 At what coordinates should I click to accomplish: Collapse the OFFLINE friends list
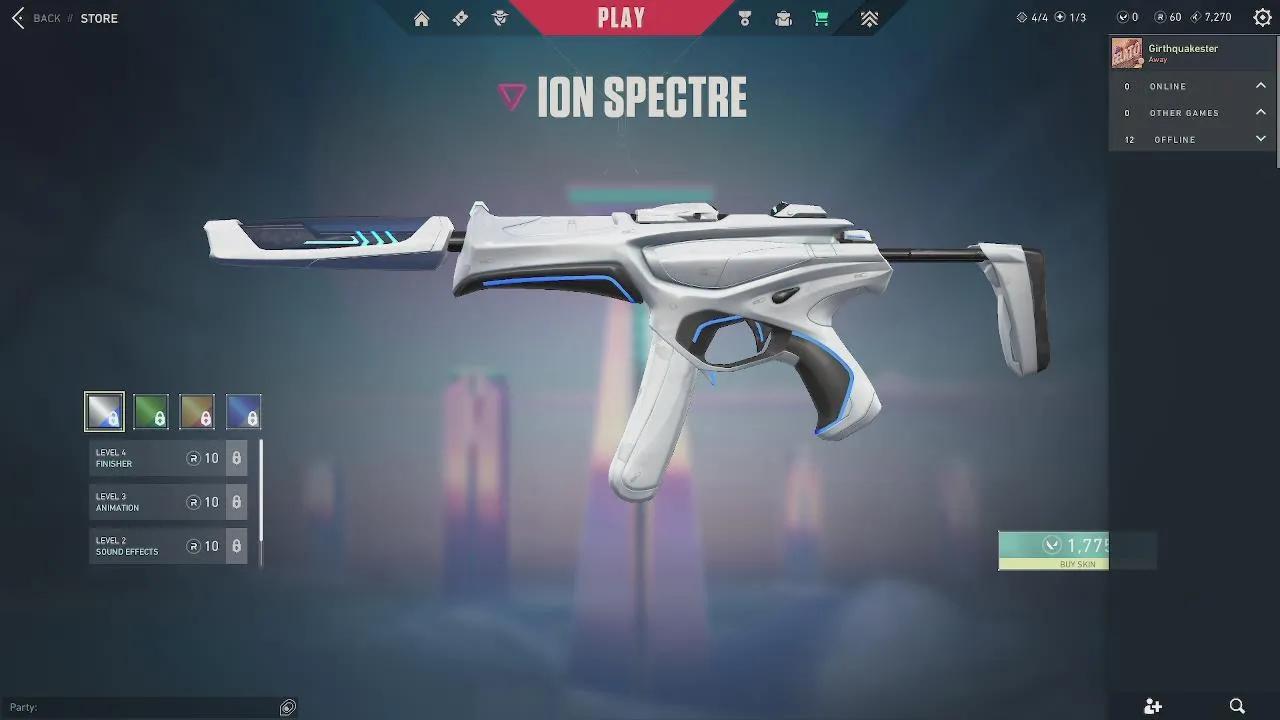pyautogui.click(x=1261, y=139)
